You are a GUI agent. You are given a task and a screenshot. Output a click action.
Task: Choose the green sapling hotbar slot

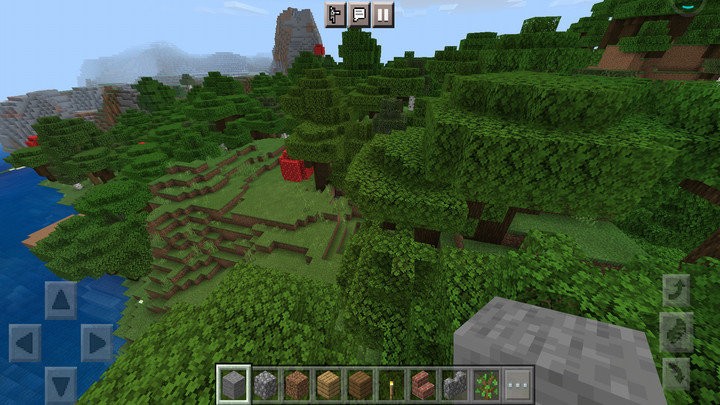click(x=487, y=383)
